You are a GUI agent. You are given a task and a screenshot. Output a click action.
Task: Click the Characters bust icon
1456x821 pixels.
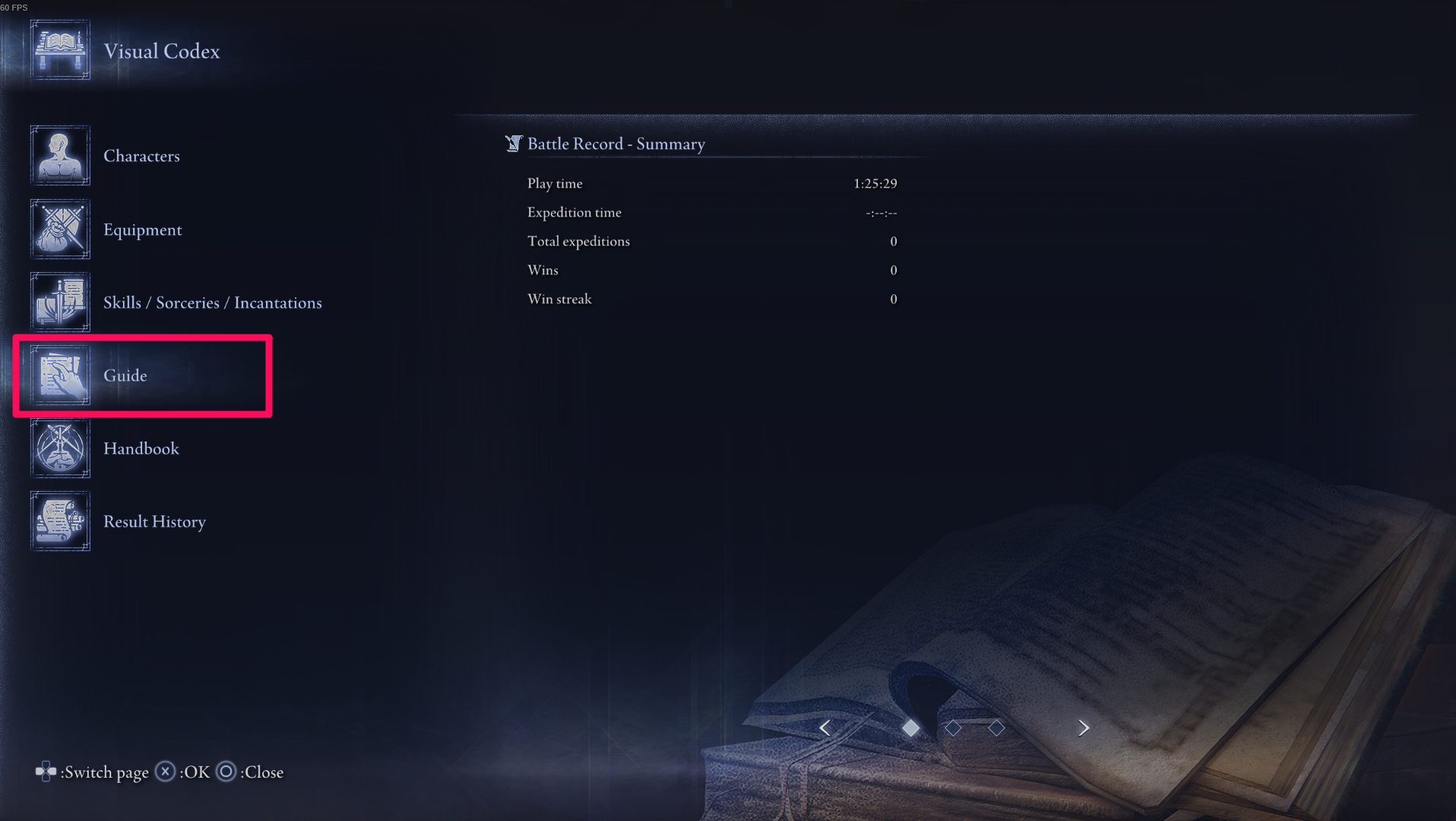pyautogui.click(x=60, y=156)
